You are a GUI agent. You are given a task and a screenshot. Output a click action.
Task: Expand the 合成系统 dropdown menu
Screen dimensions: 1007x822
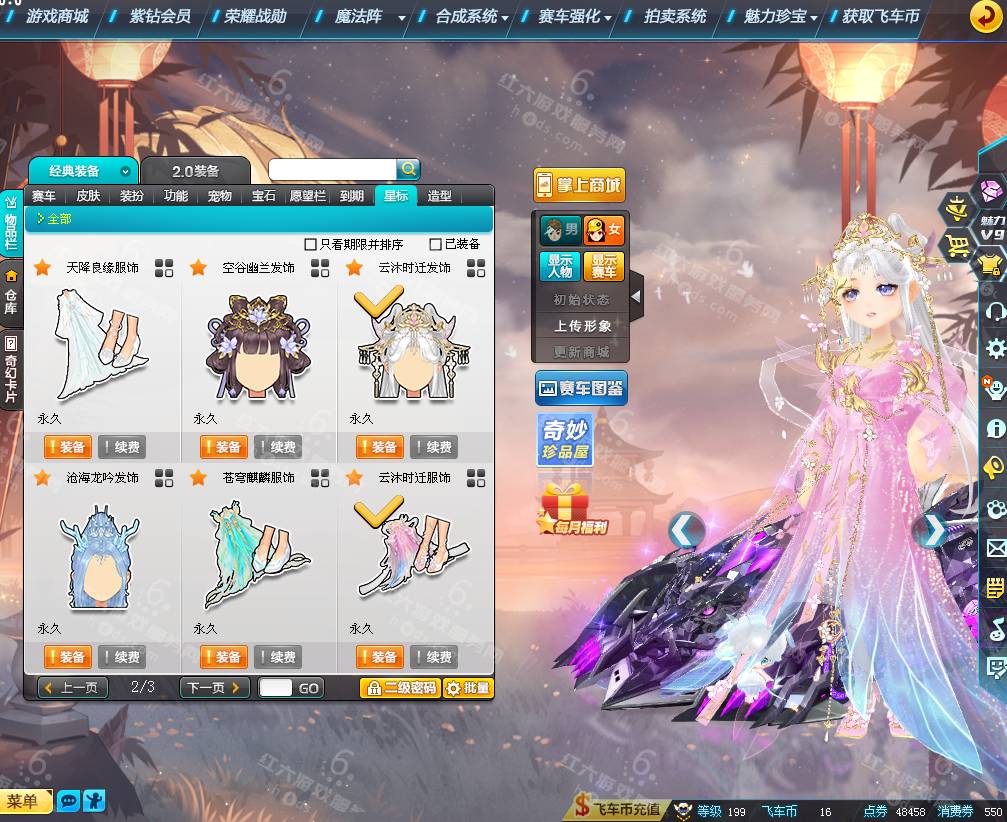point(472,17)
